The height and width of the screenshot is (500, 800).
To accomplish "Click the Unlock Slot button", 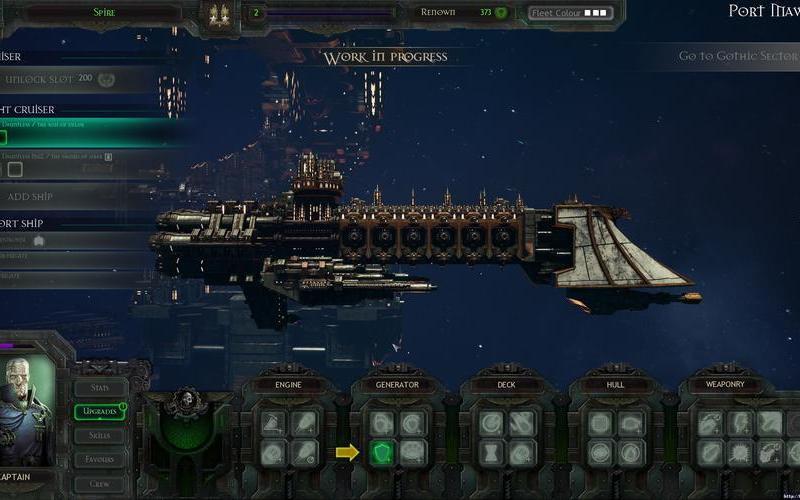I will pos(60,79).
